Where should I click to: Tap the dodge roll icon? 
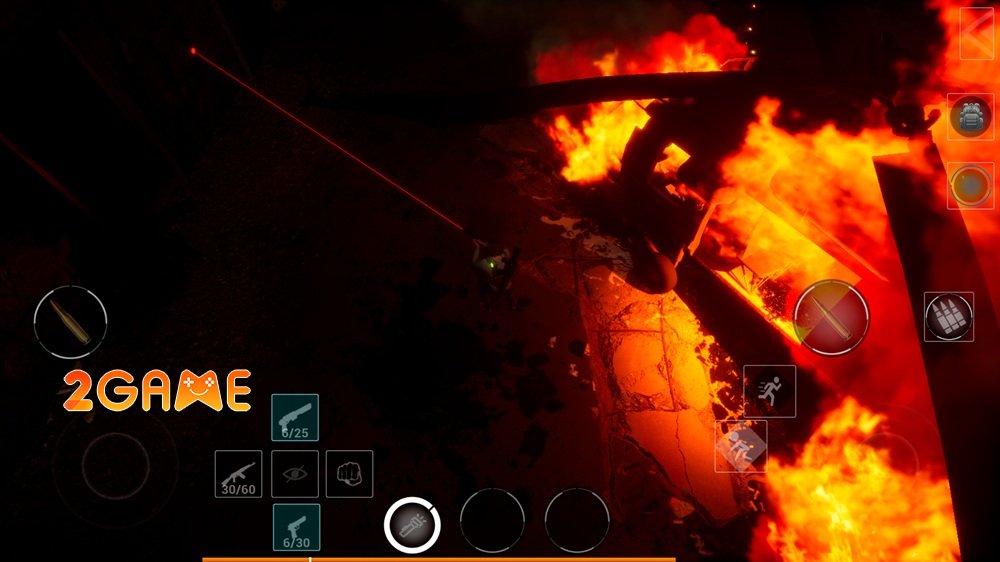[740, 446]
